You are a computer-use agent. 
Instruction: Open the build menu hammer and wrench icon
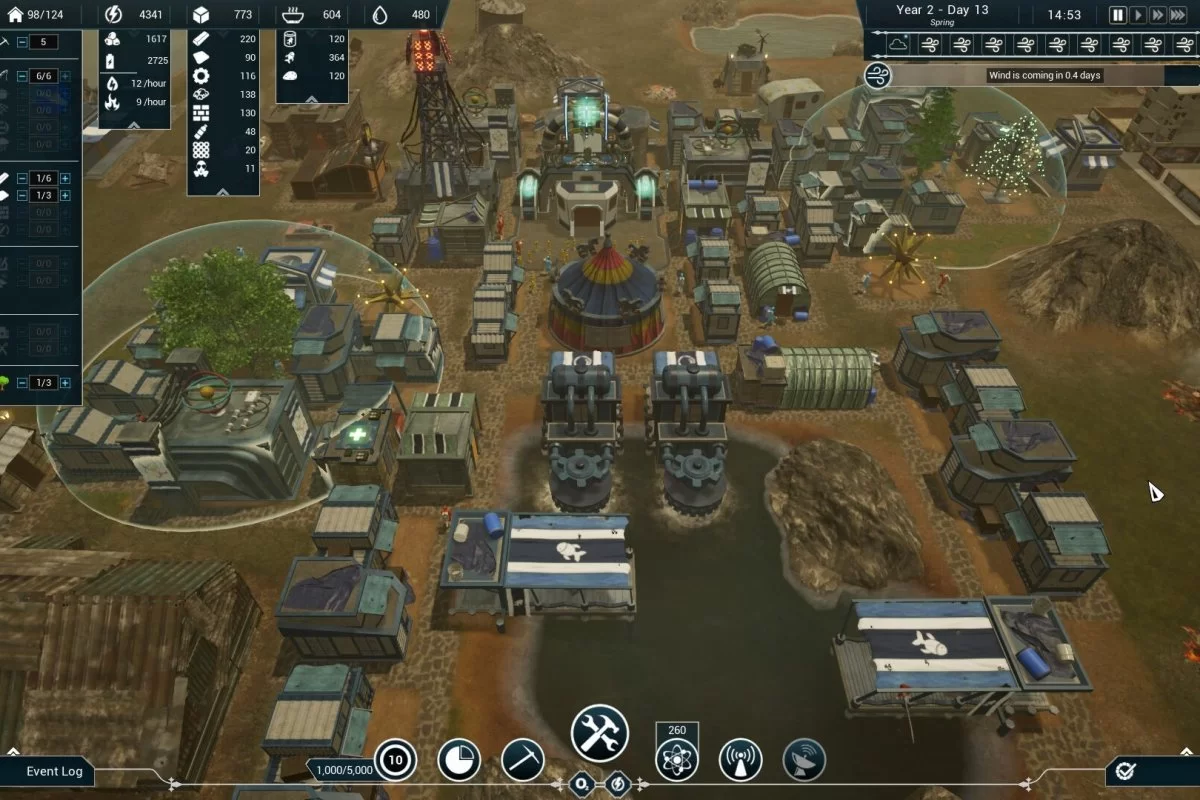[600, 734]
